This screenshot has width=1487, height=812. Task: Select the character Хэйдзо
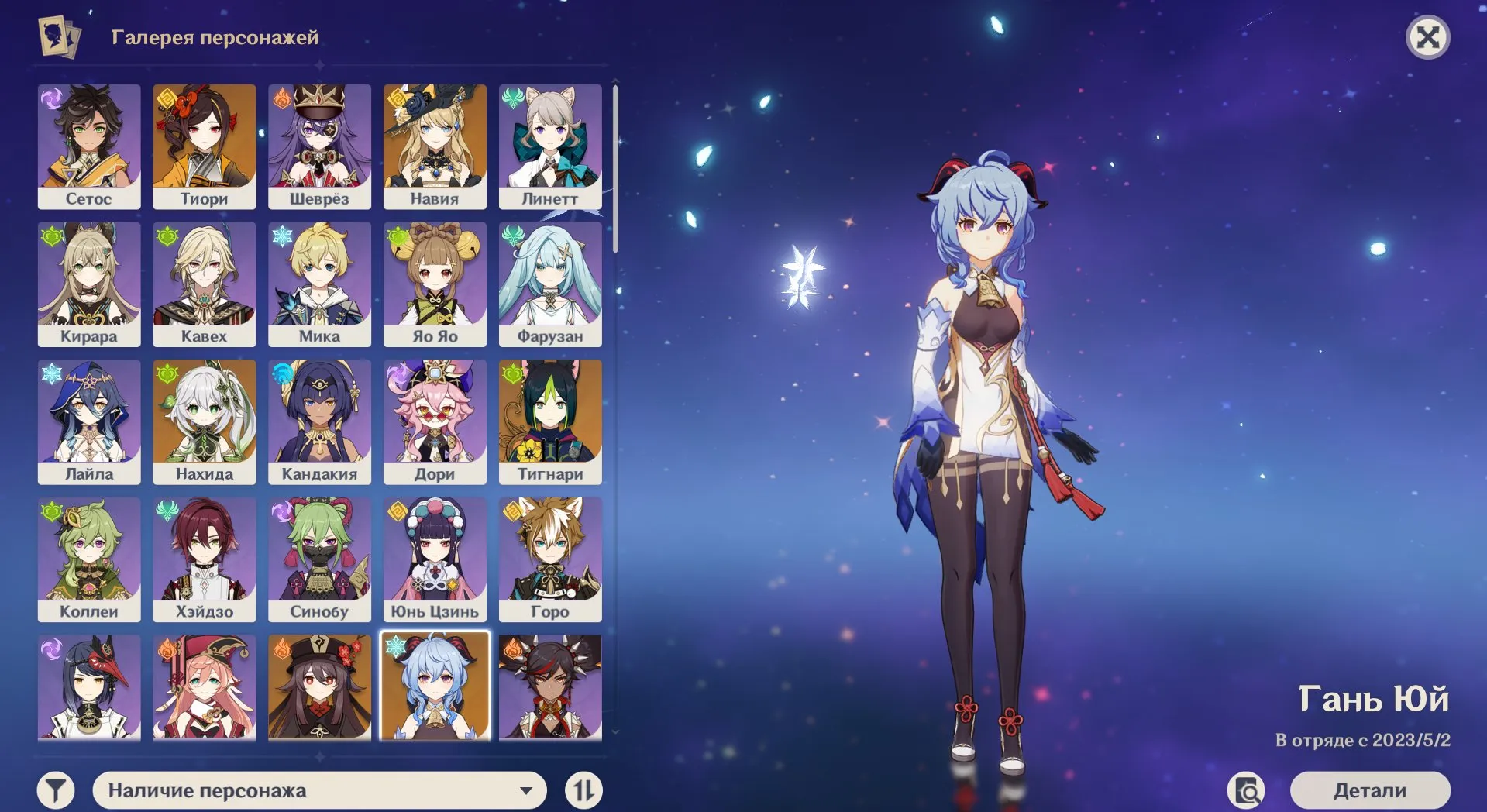(x=205, y=559)
